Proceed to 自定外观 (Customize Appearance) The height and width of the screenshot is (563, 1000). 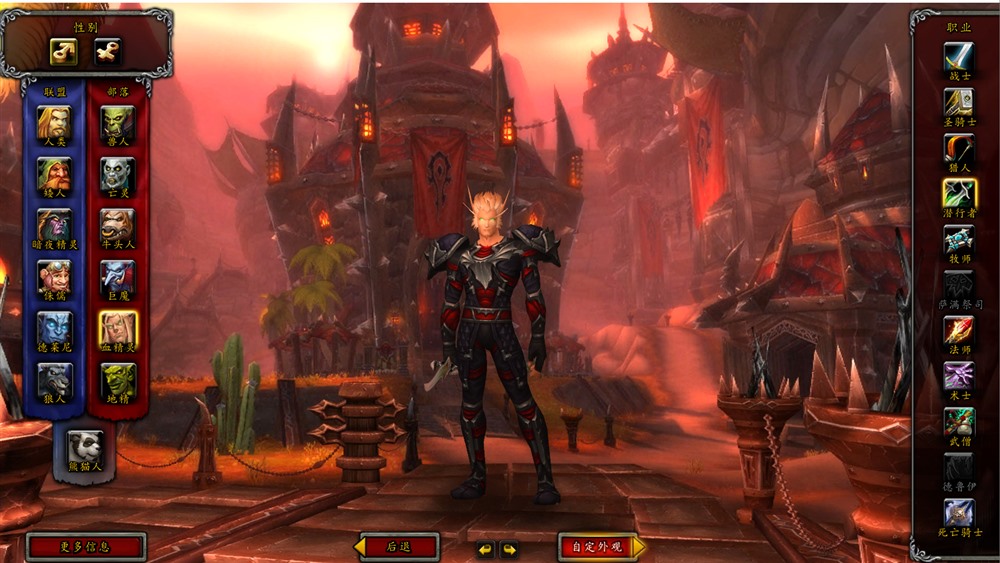click(597, 547)
